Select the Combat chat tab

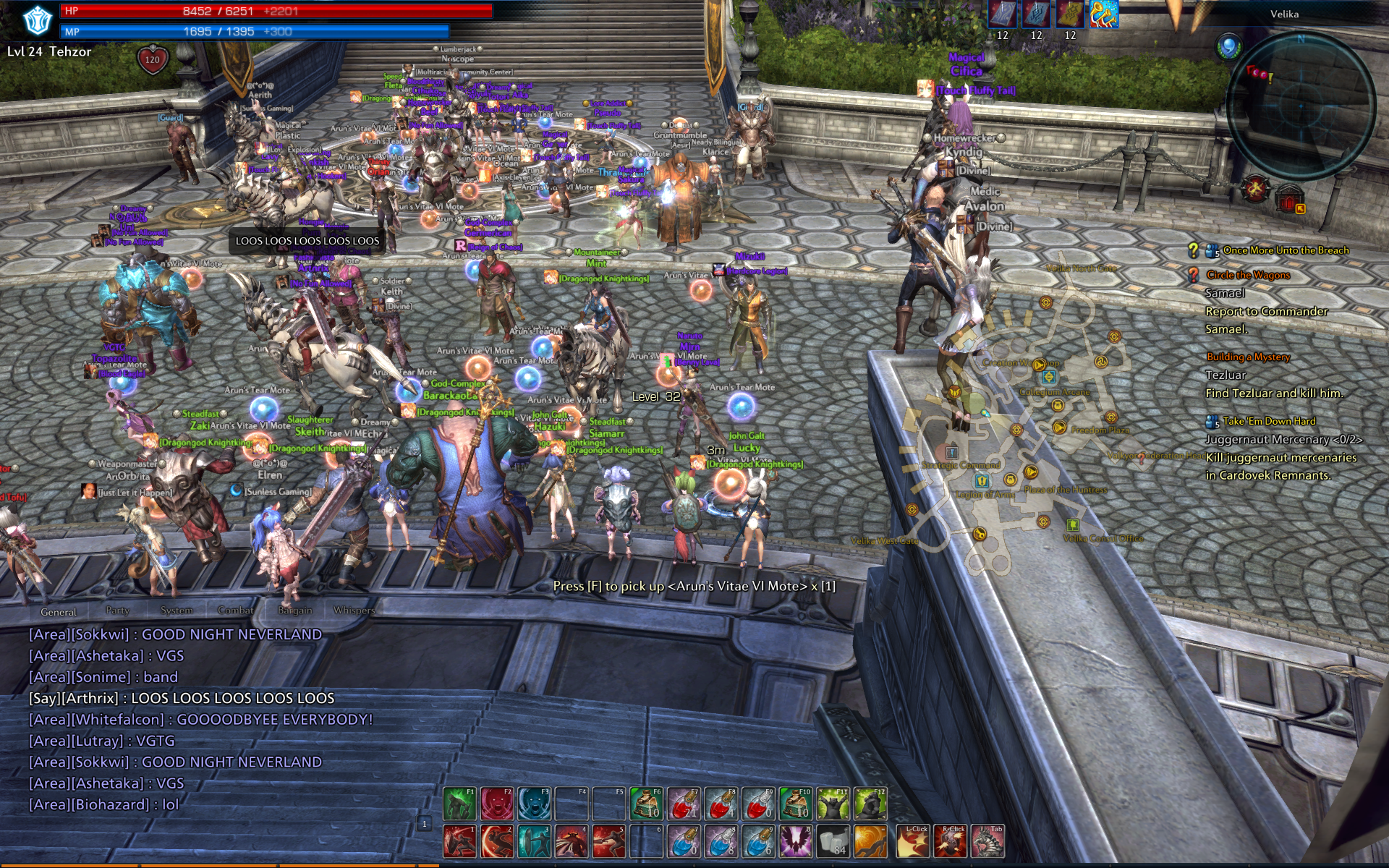click(235, 610)
